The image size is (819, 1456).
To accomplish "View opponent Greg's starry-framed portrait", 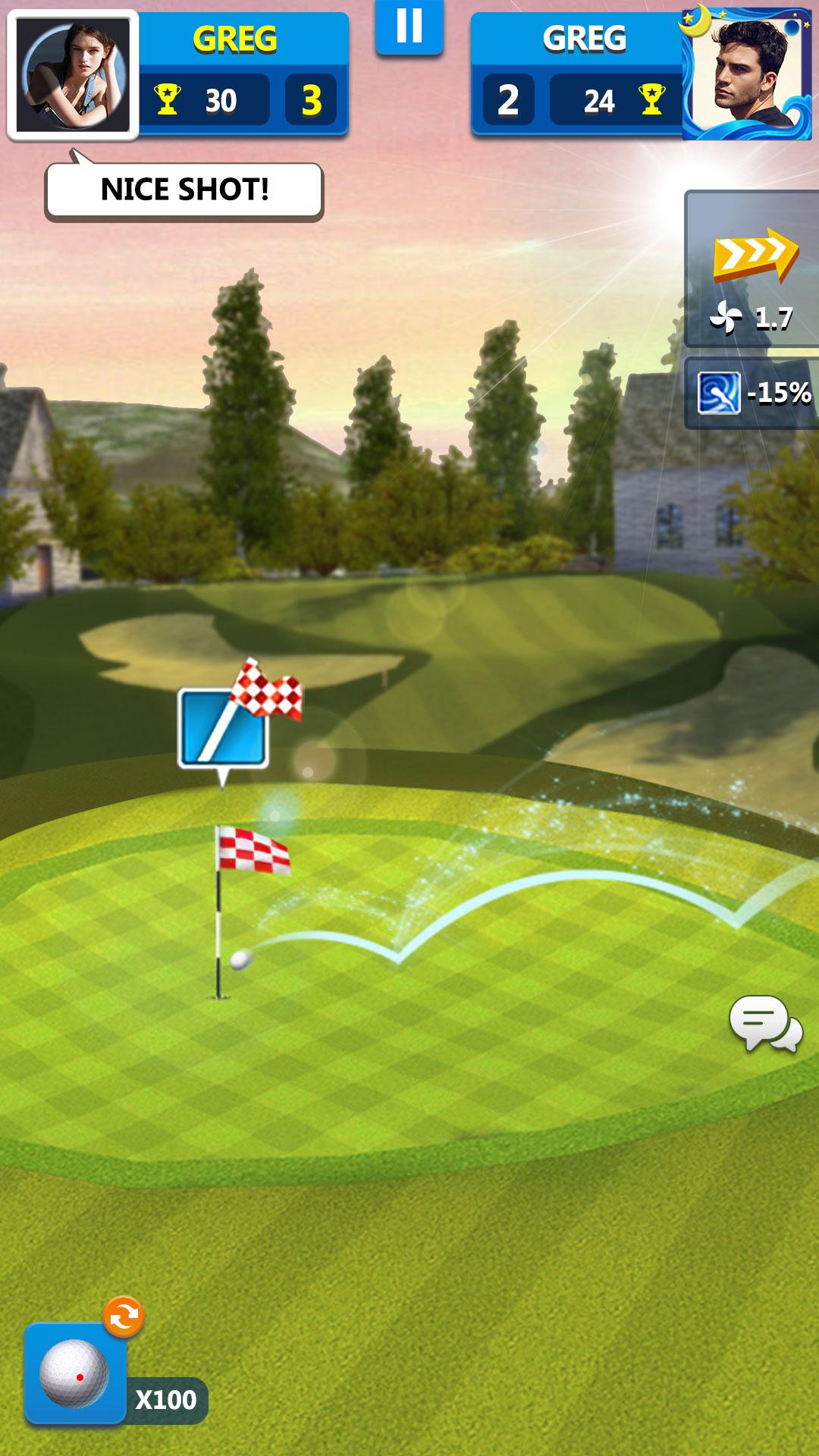I will coord(748,74).
